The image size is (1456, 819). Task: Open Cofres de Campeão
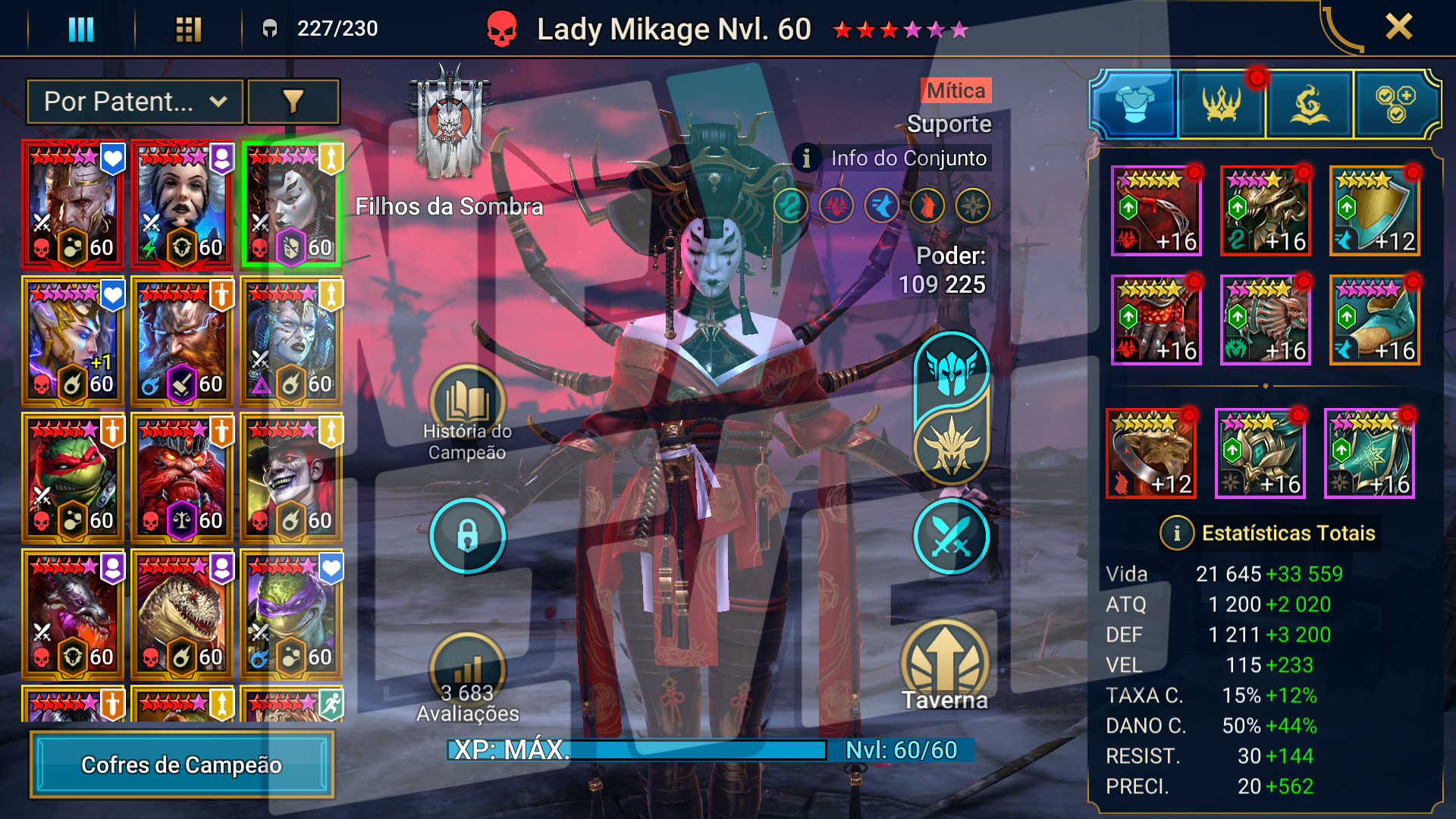pos(182,764)
